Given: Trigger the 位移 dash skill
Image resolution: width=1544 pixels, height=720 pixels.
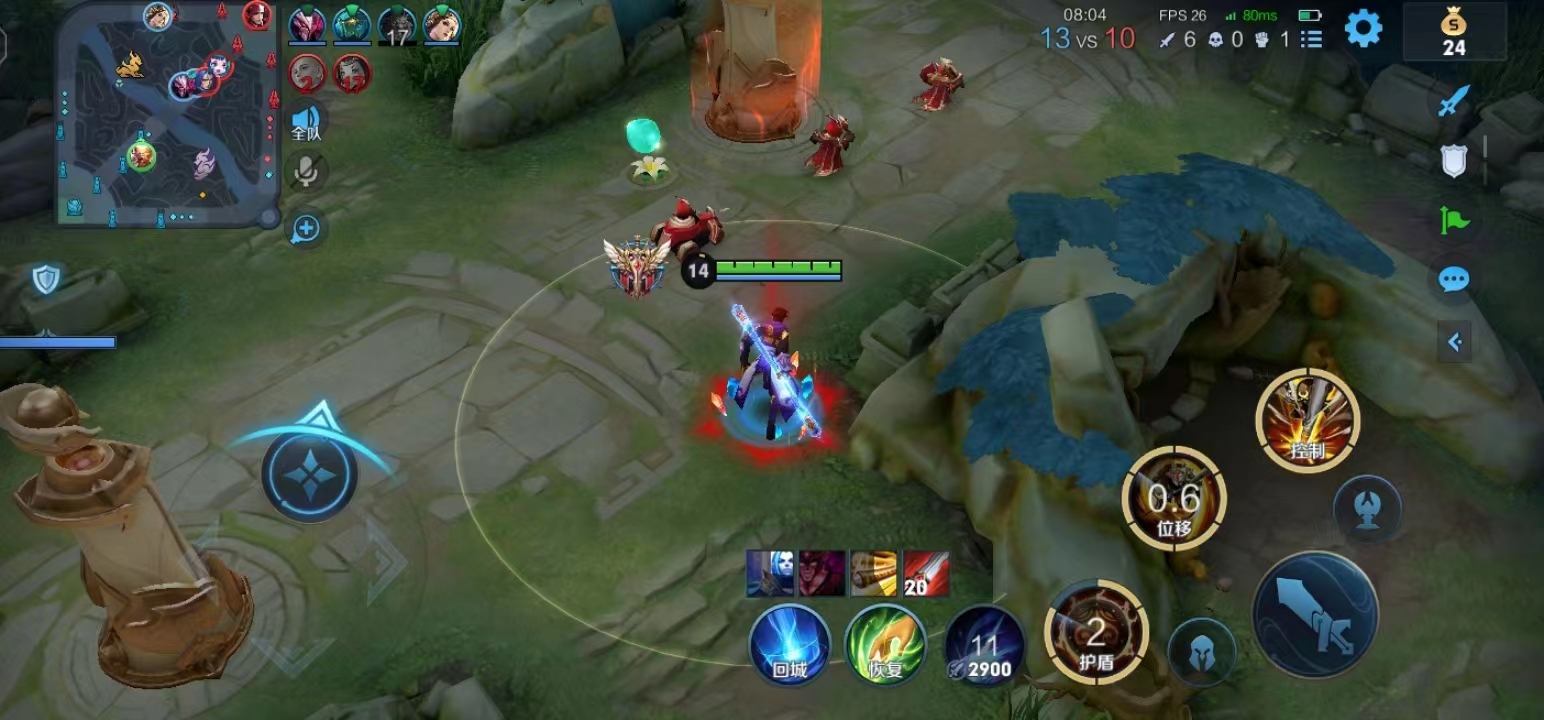Looking at the screenshot, I should click(x=1174, y=498).
